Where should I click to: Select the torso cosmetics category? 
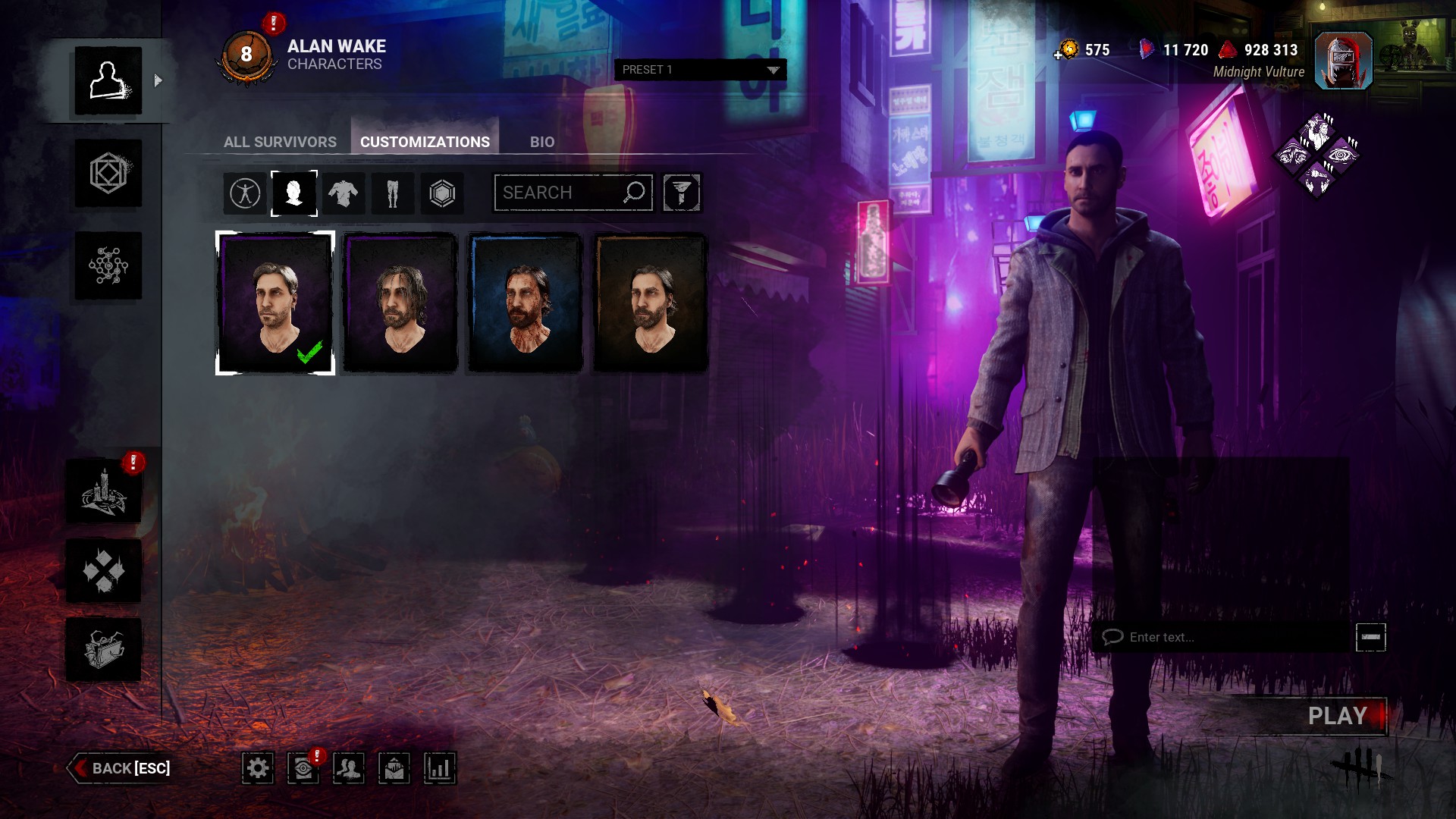(343, 193)
